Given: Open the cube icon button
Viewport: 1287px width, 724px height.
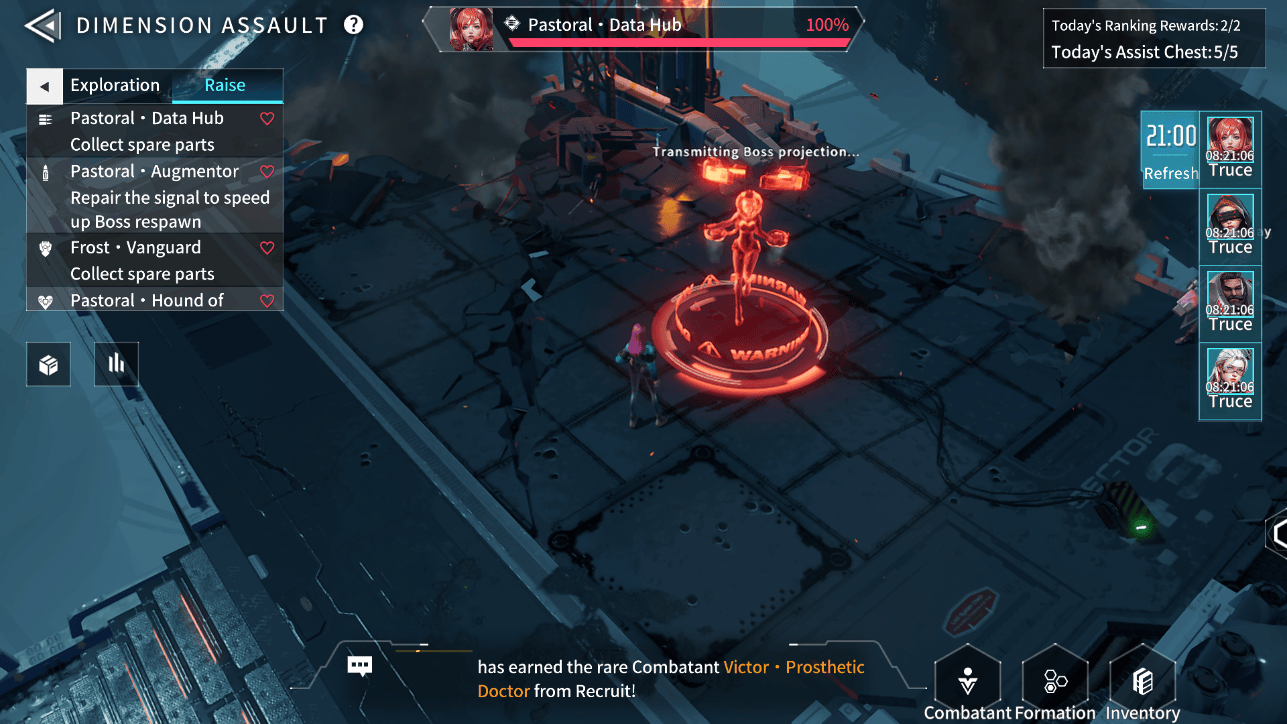Looking at the screenshot, I should click(x=48, y=365).
